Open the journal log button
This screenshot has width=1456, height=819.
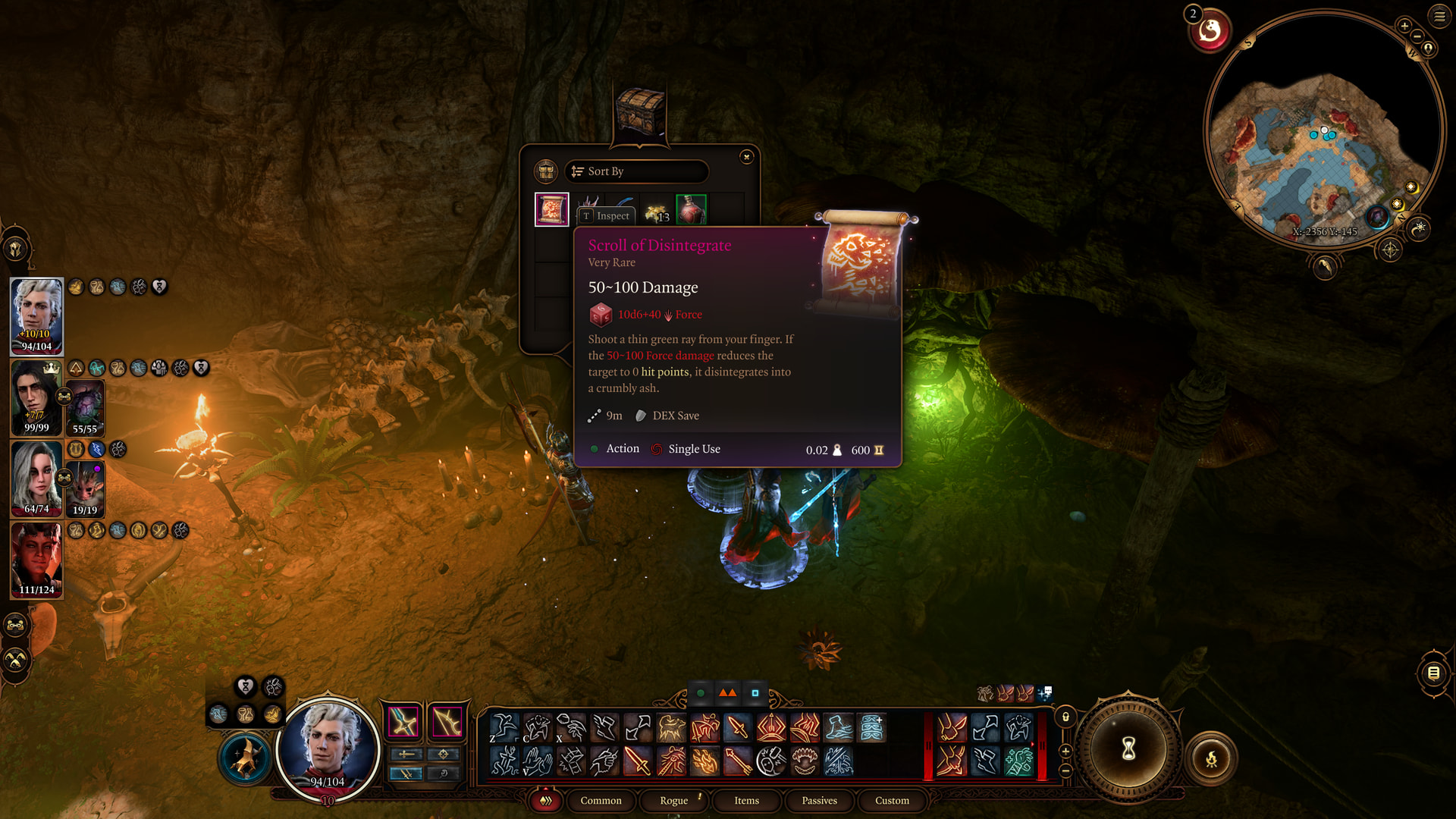[x=1433, y=673]
